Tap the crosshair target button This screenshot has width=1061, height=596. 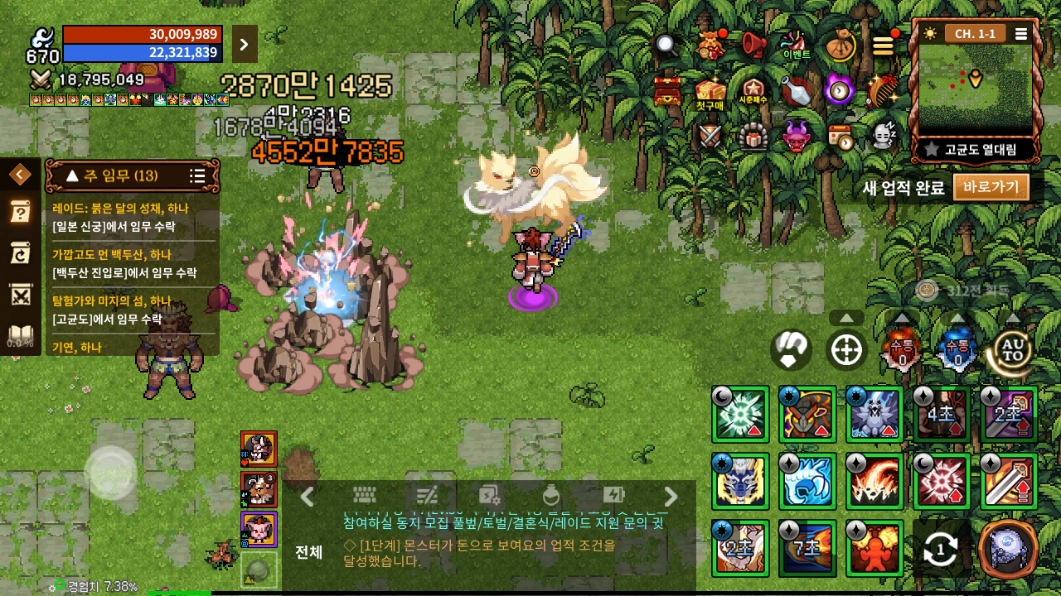point(847,351)
